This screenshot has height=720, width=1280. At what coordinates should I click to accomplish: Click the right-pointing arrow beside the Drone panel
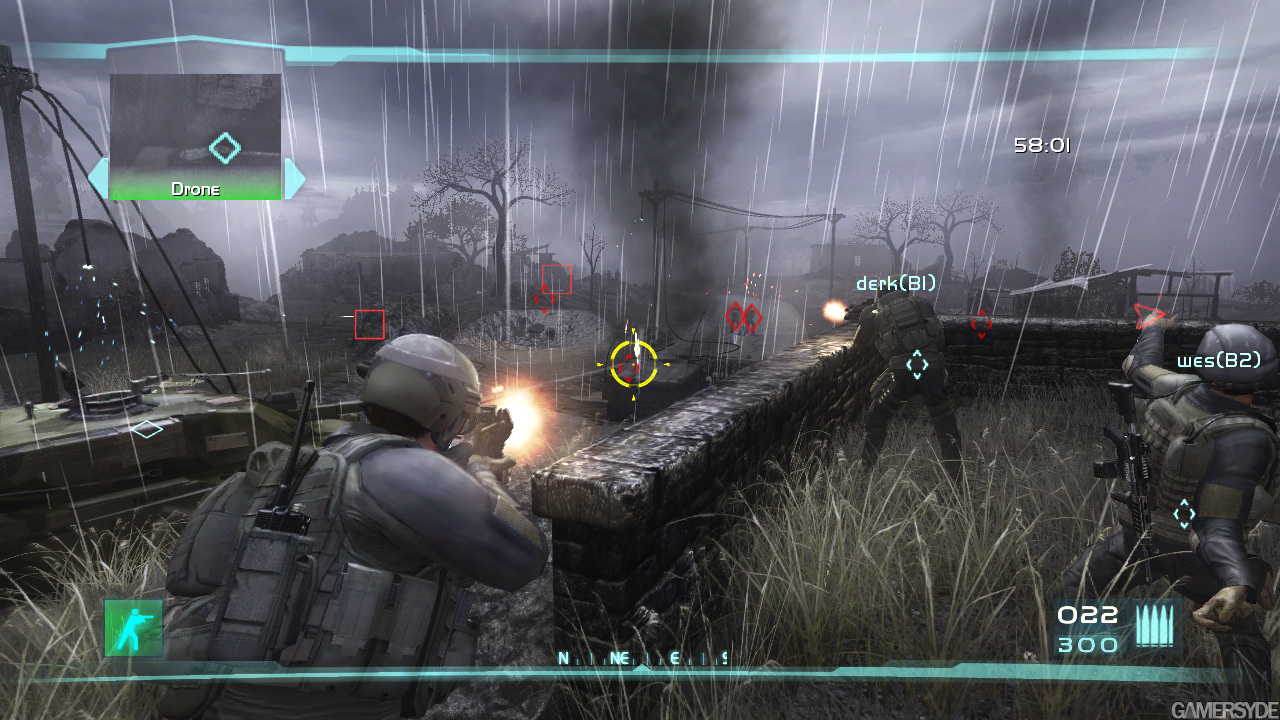294,178
